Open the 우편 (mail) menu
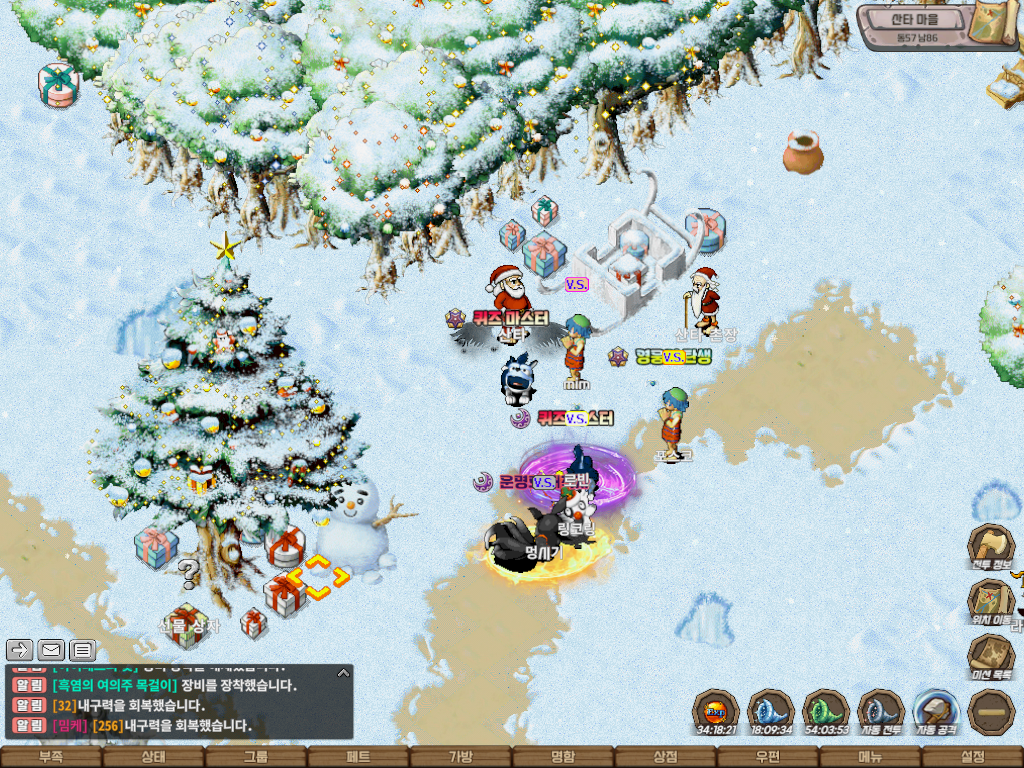The image size is (1024, 768). [x=768, y=757]
